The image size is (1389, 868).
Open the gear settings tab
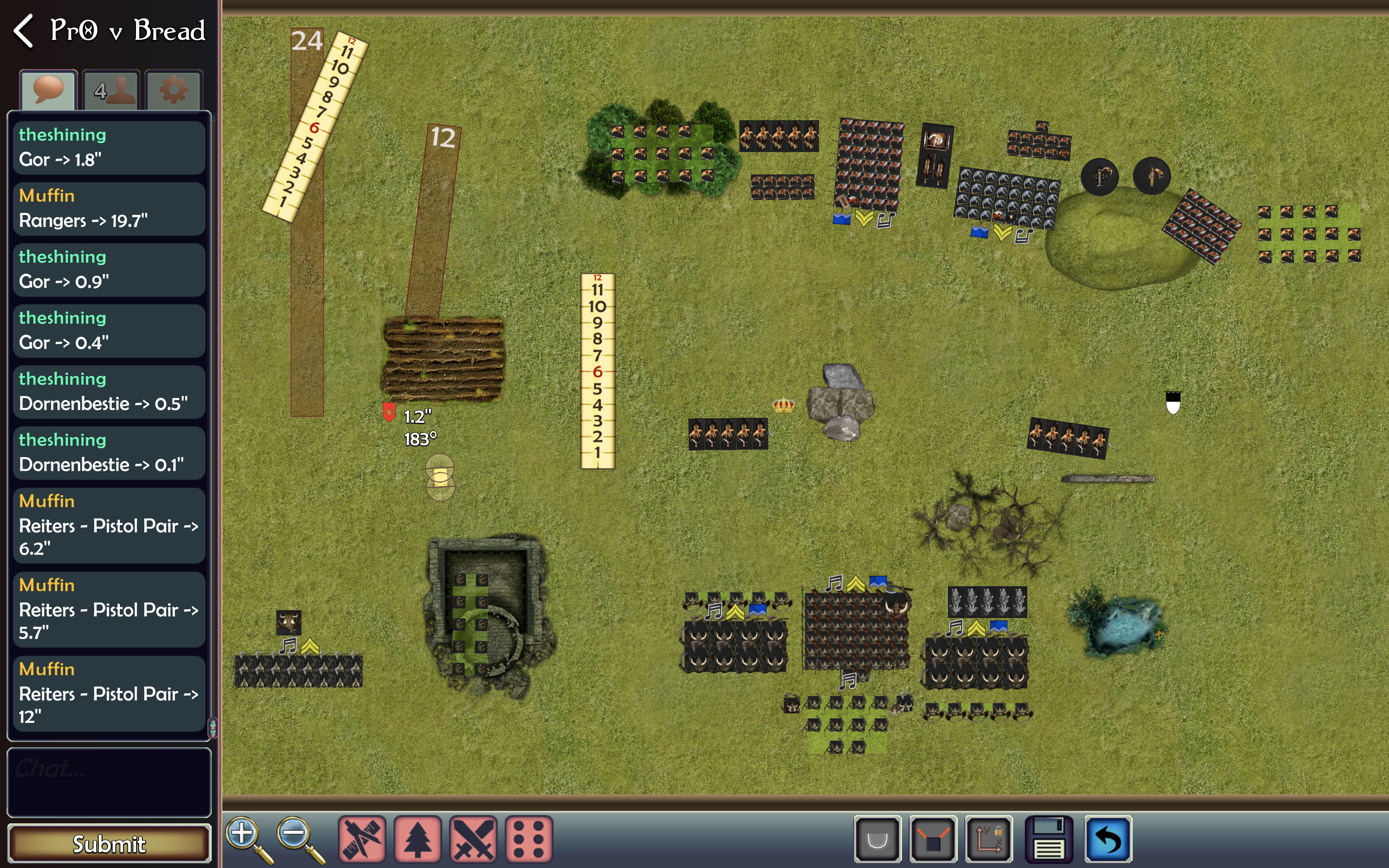173,90
